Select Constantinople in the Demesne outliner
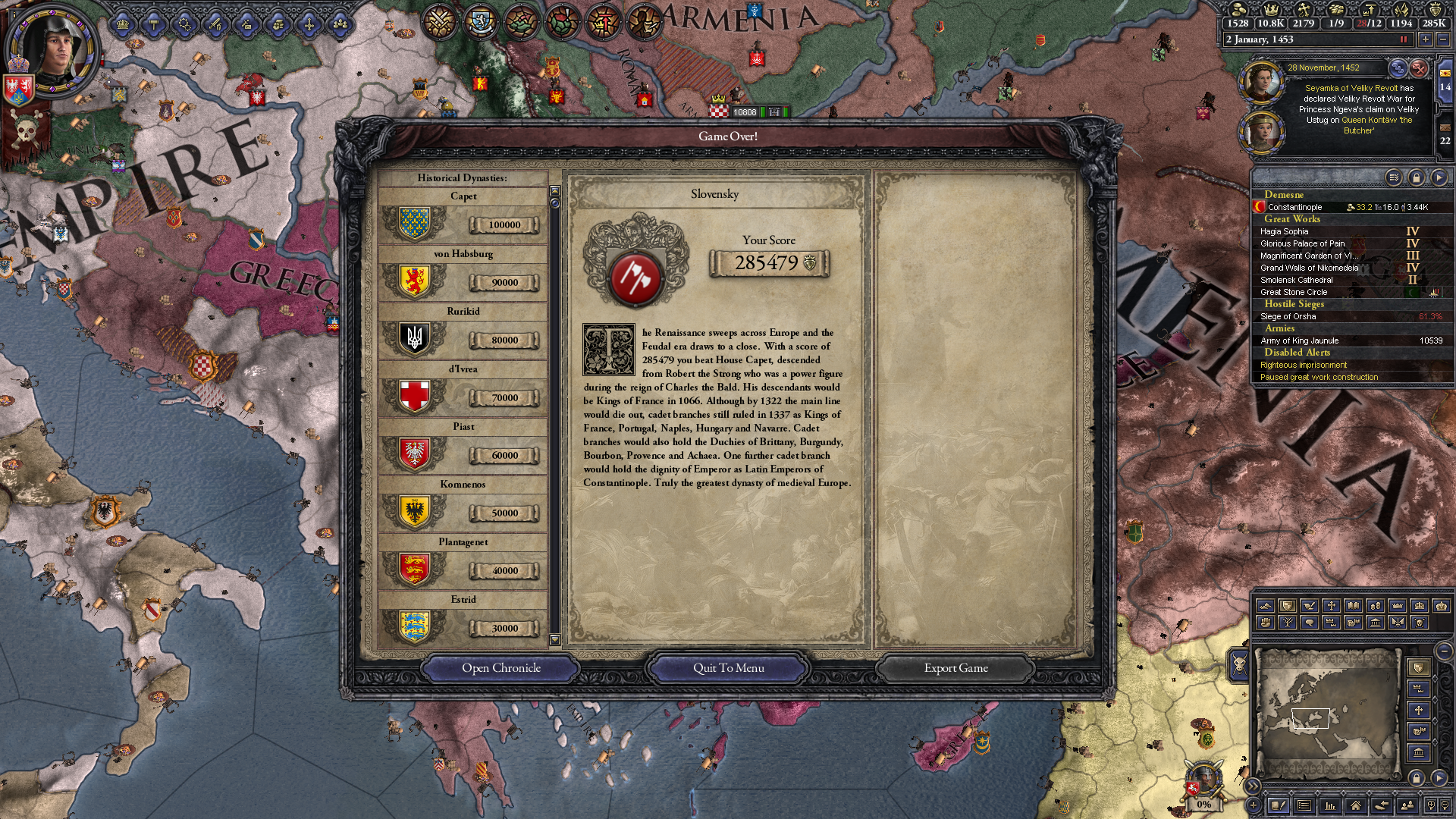This screenshot has width=1456, height=819. pos(1295,207)
